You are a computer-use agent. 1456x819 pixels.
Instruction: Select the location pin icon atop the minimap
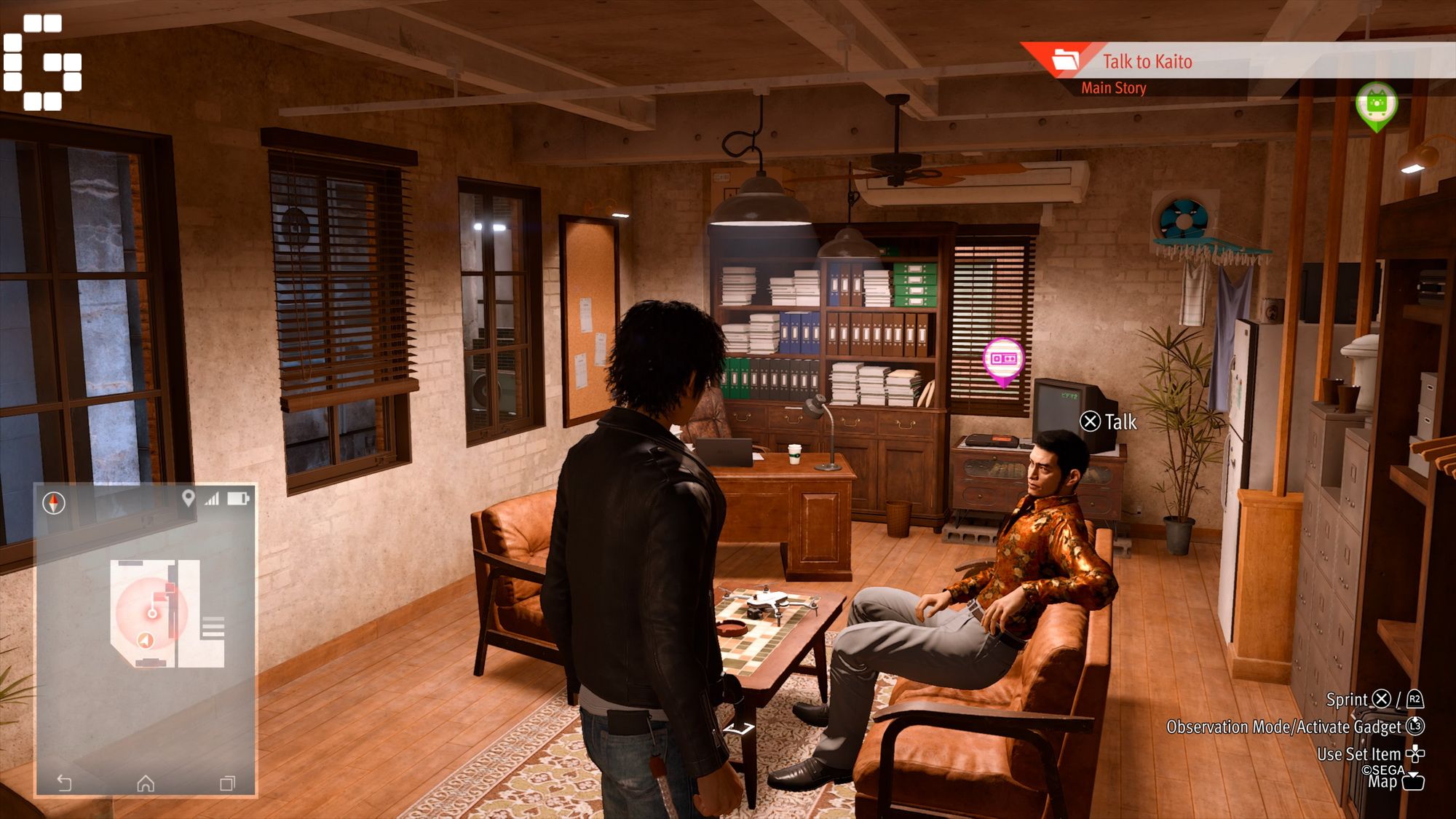[x=189, y=498]
